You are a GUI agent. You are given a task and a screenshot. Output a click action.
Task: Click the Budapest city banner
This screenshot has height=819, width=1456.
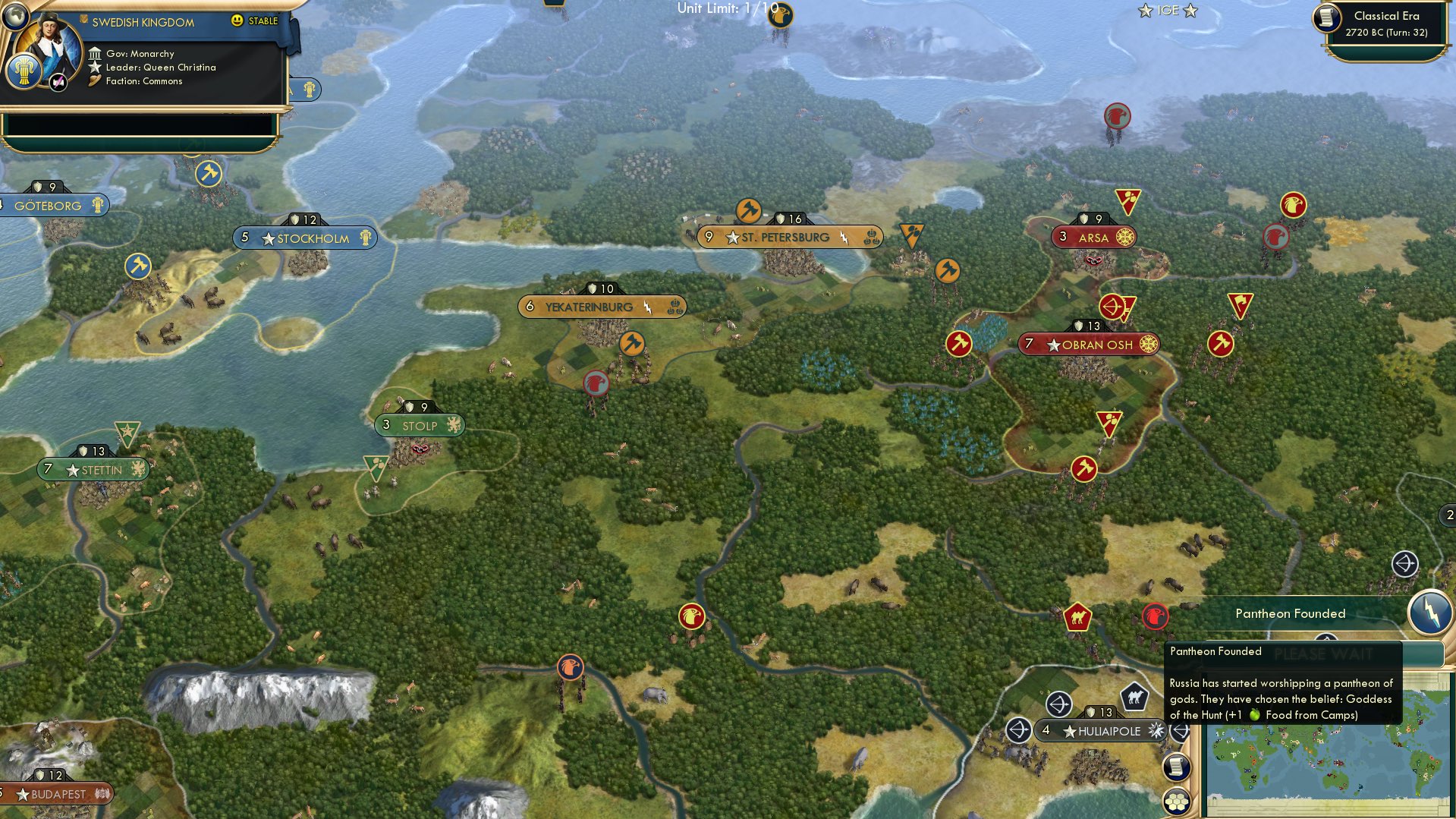click(x=55, y=794)
